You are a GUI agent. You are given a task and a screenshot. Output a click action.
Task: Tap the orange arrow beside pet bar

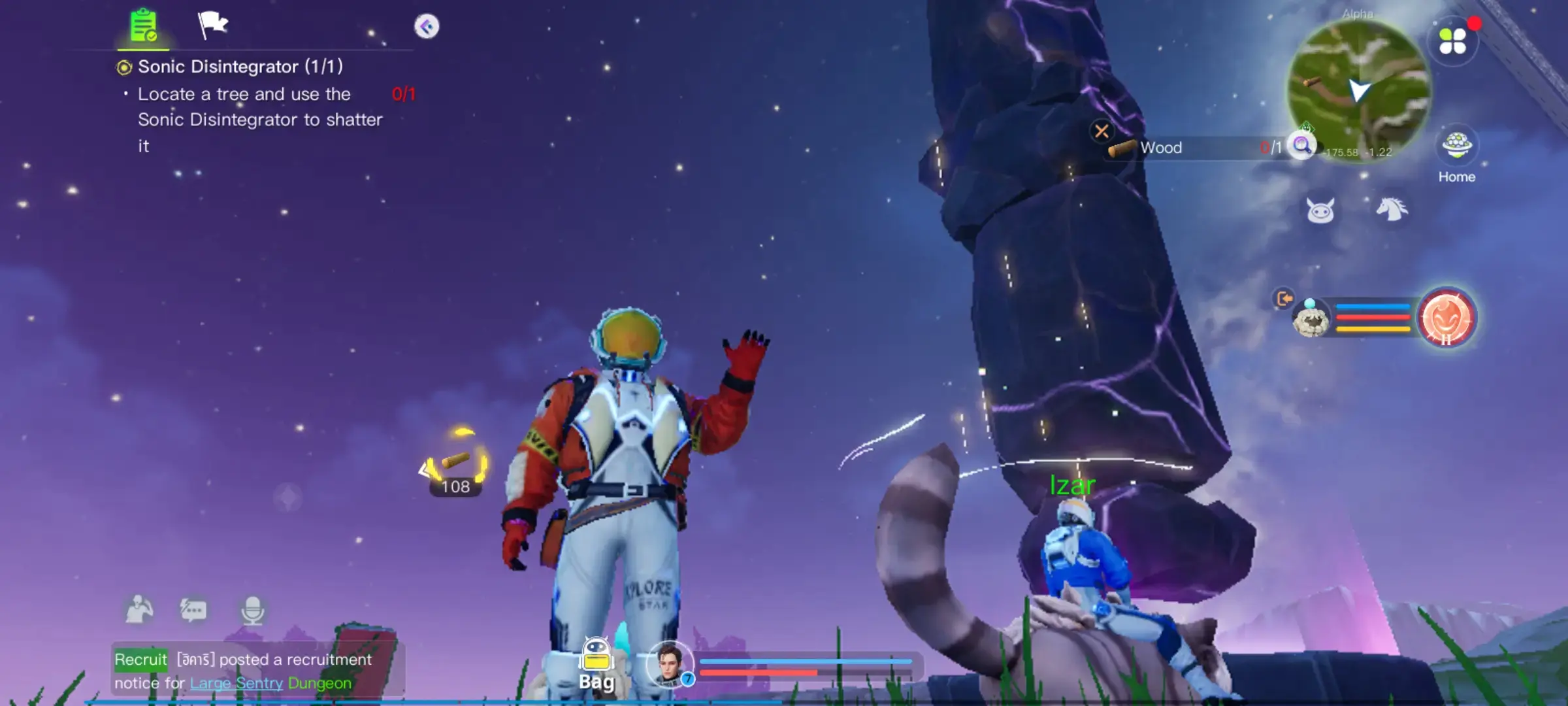coord(1283,299)
